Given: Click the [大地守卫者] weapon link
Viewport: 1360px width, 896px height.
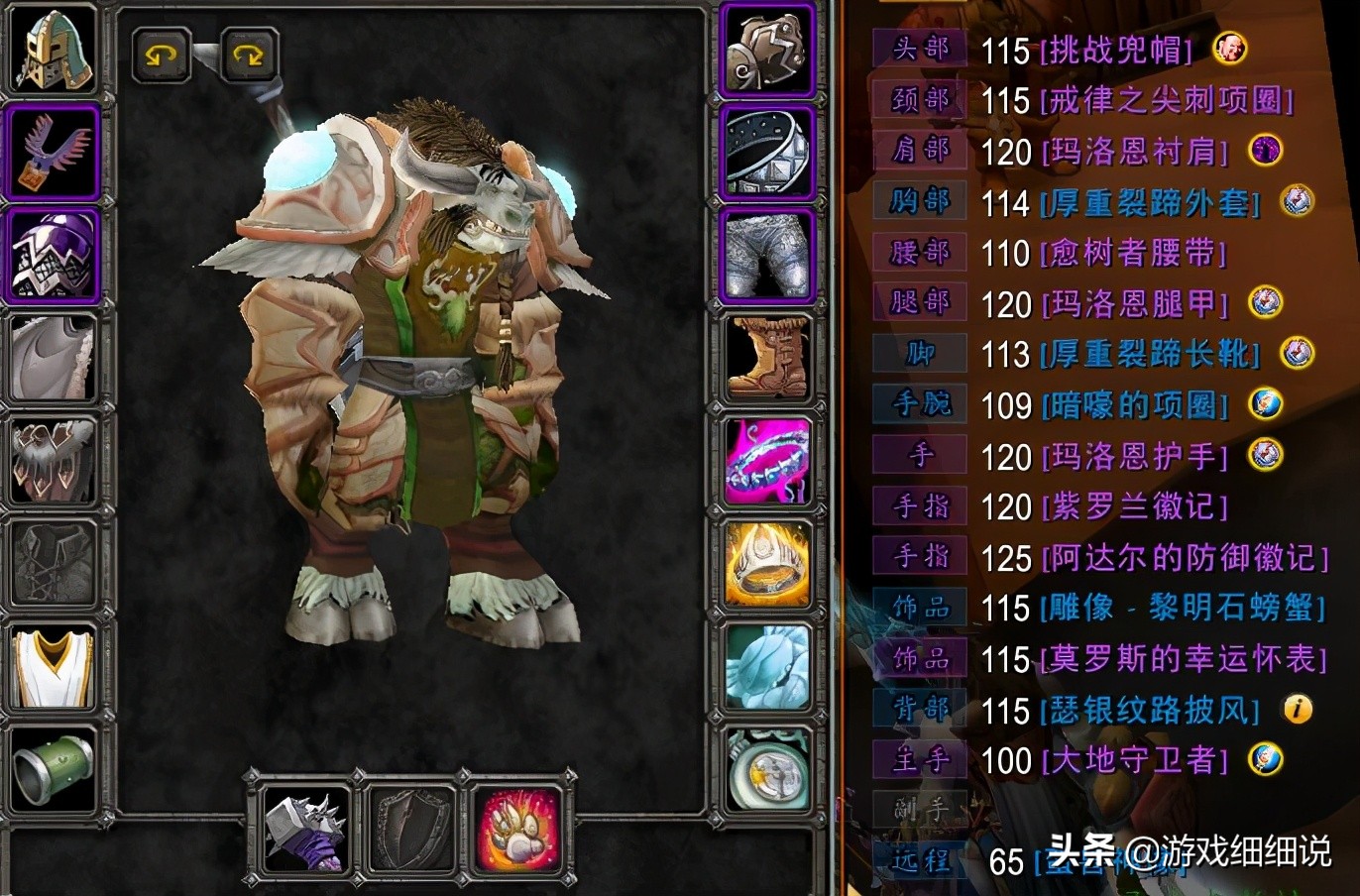Looking at the screenshot, I should (x=1135, y=761).
